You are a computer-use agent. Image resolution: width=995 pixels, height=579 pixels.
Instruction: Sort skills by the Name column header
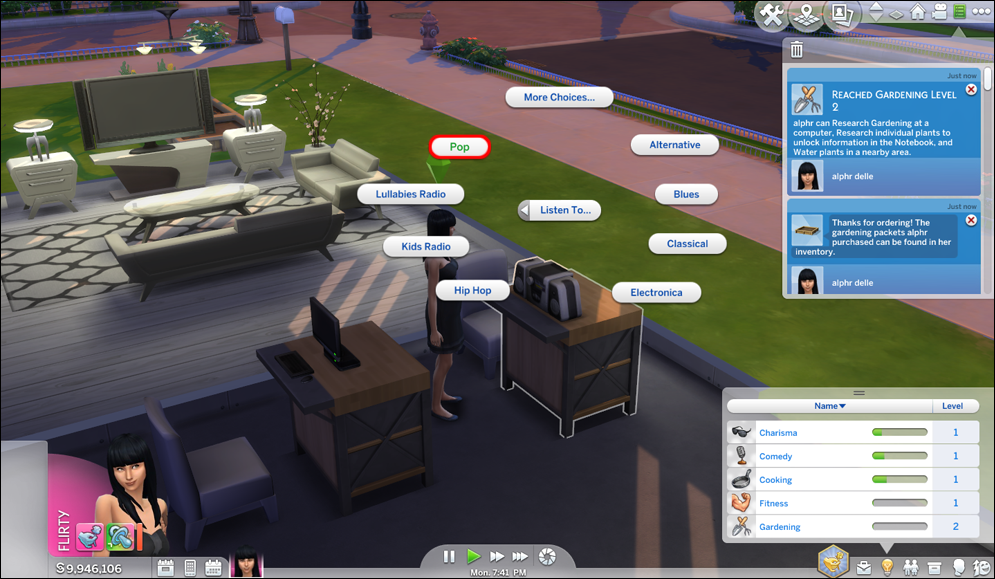click(x=829, y=406)
